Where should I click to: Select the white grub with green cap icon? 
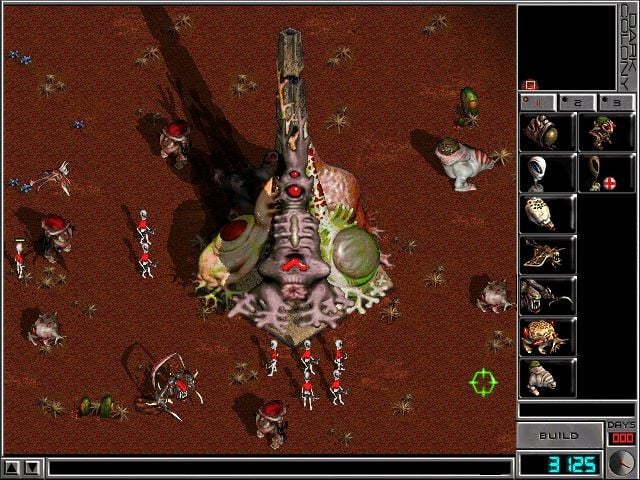pyautogui.click(x=547, y=378)
